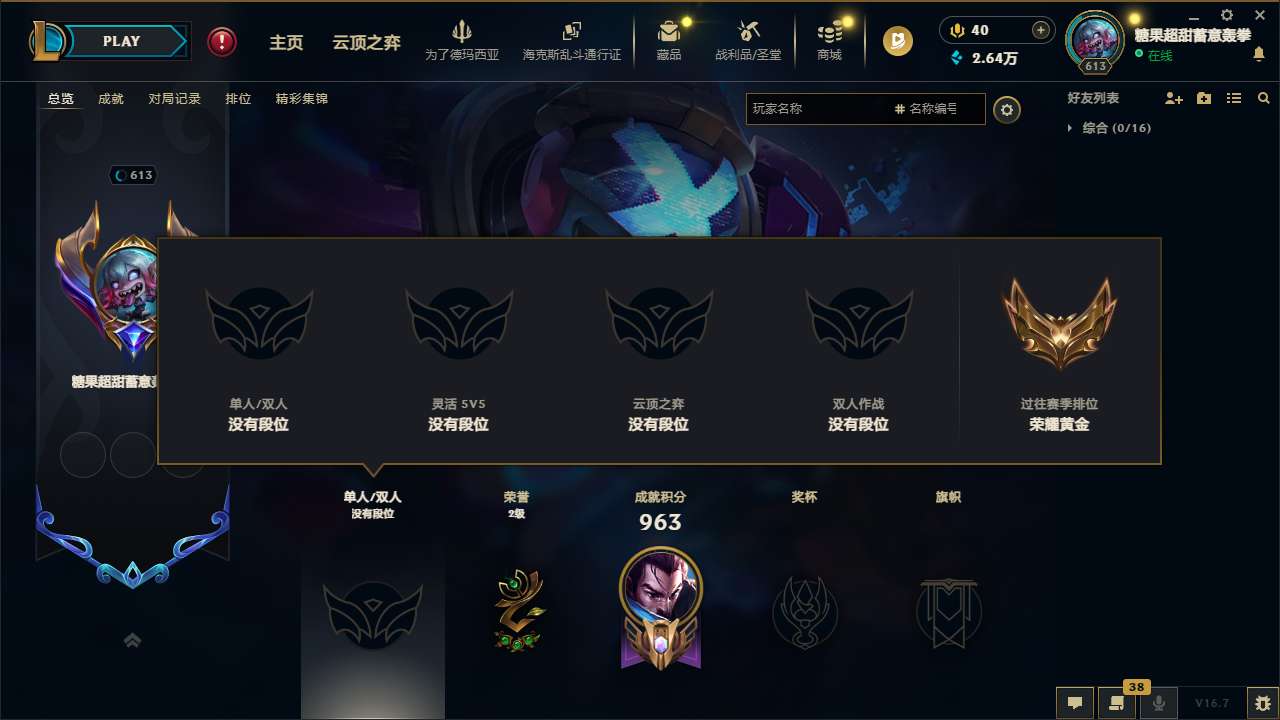Open the 藏品 collection page
Screen dimensions: 1280x720
pyautogui.click(x=668, y=40)
